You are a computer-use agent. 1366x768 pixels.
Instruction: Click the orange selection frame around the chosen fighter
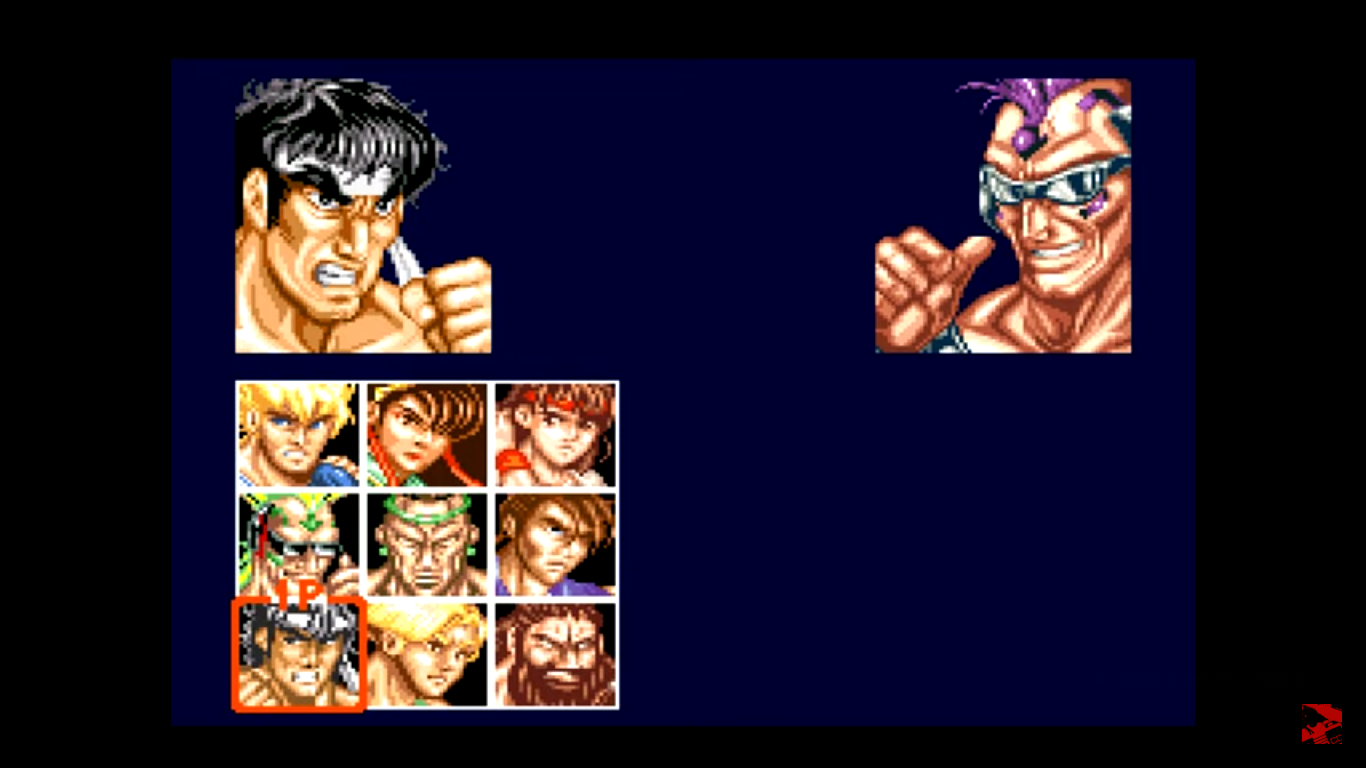click(234, 655)
